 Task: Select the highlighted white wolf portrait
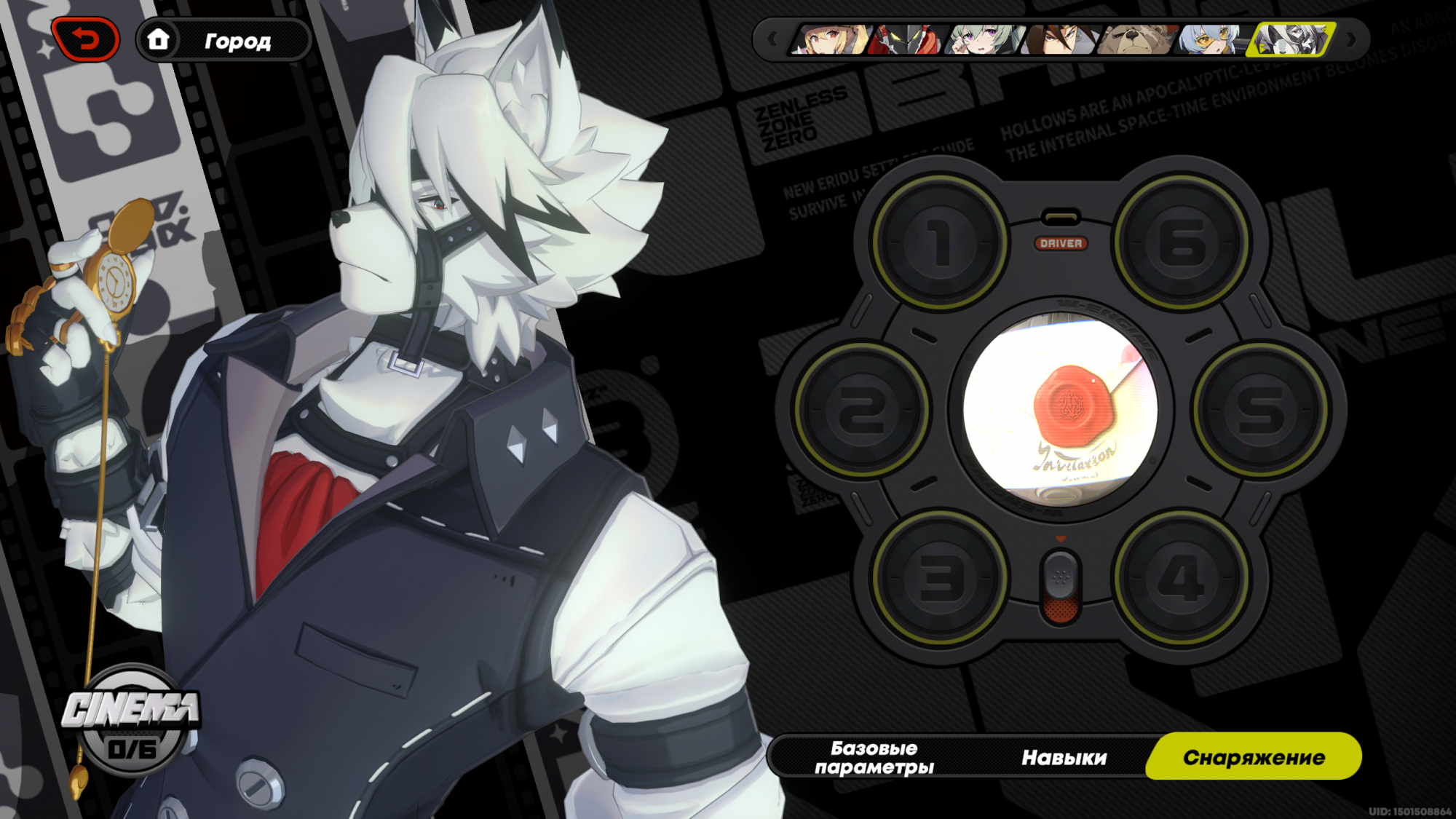1290,39
